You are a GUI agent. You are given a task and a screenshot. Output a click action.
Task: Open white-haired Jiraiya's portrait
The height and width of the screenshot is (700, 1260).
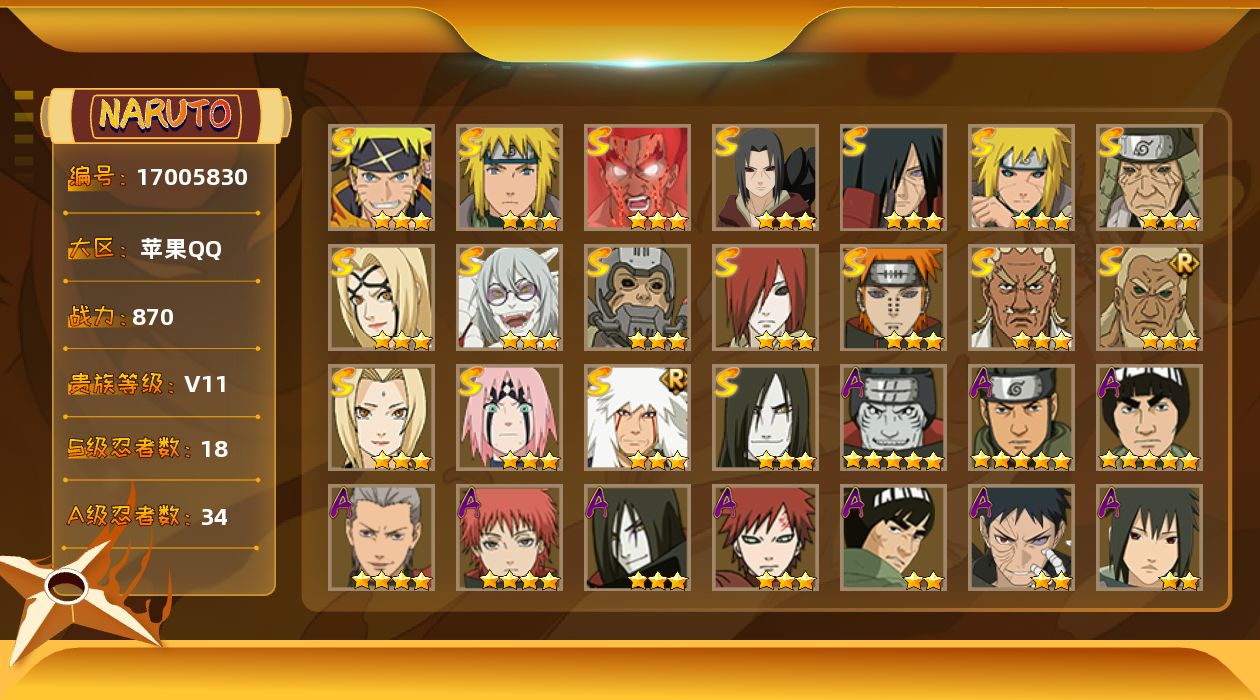point(637,418)
